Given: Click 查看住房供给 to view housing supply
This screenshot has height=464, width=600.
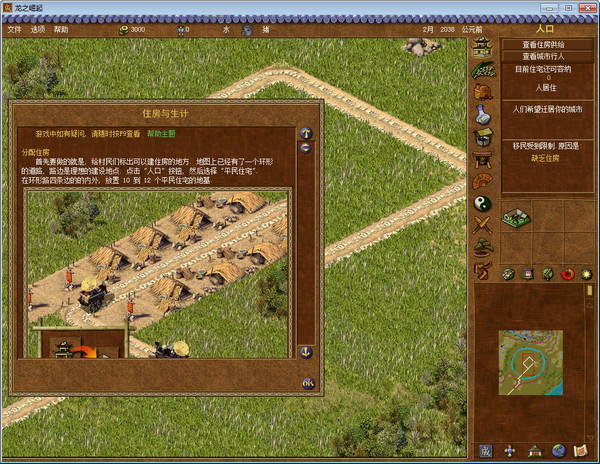Looking at the screenshot, I should [x=545, y=45].
